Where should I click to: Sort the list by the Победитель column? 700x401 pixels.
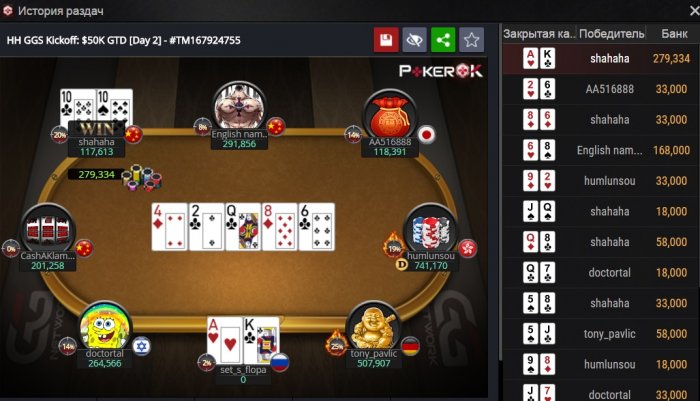611,33
